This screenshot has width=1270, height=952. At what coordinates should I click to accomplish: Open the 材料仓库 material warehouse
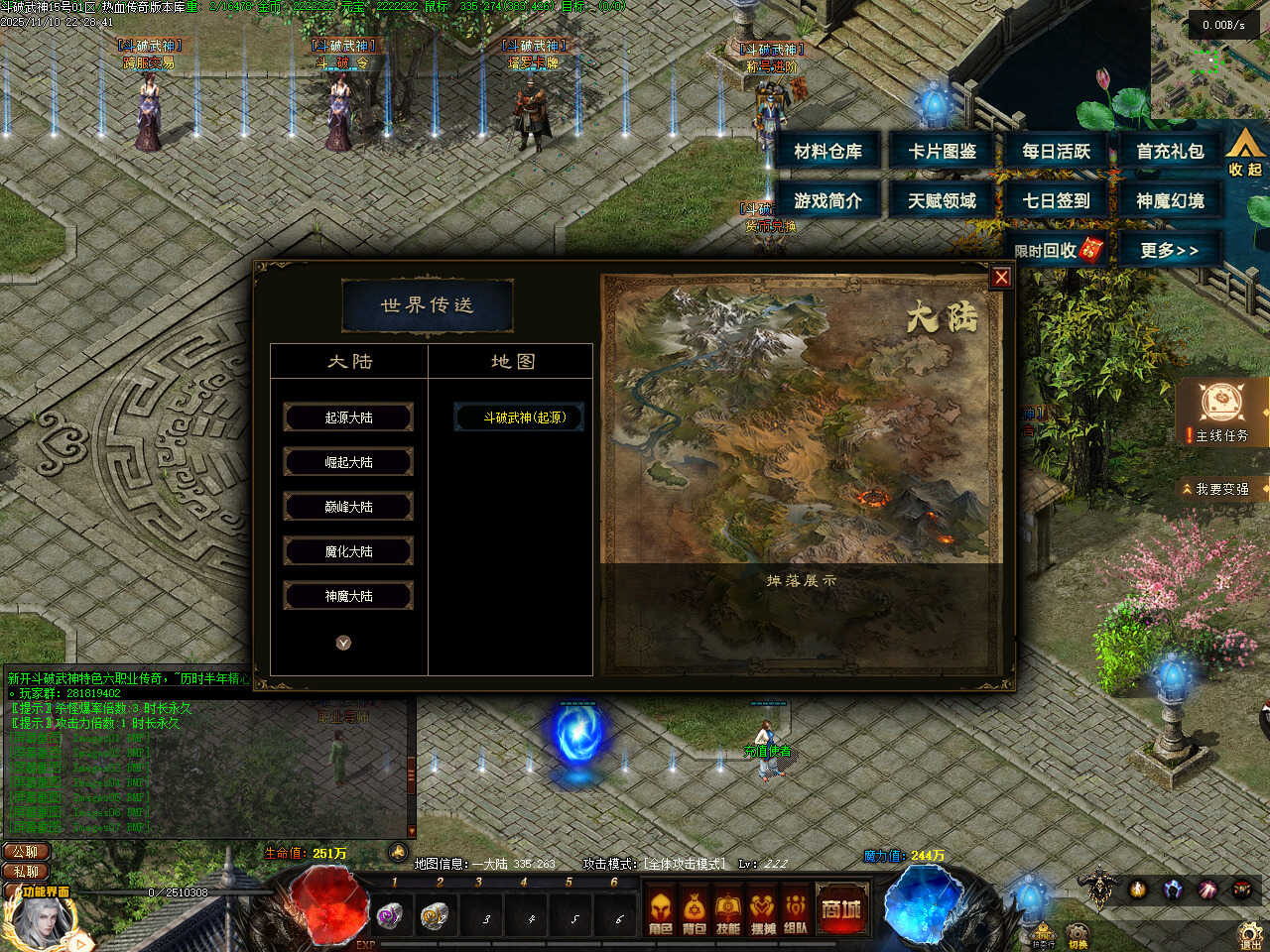(x=827, y=152)
